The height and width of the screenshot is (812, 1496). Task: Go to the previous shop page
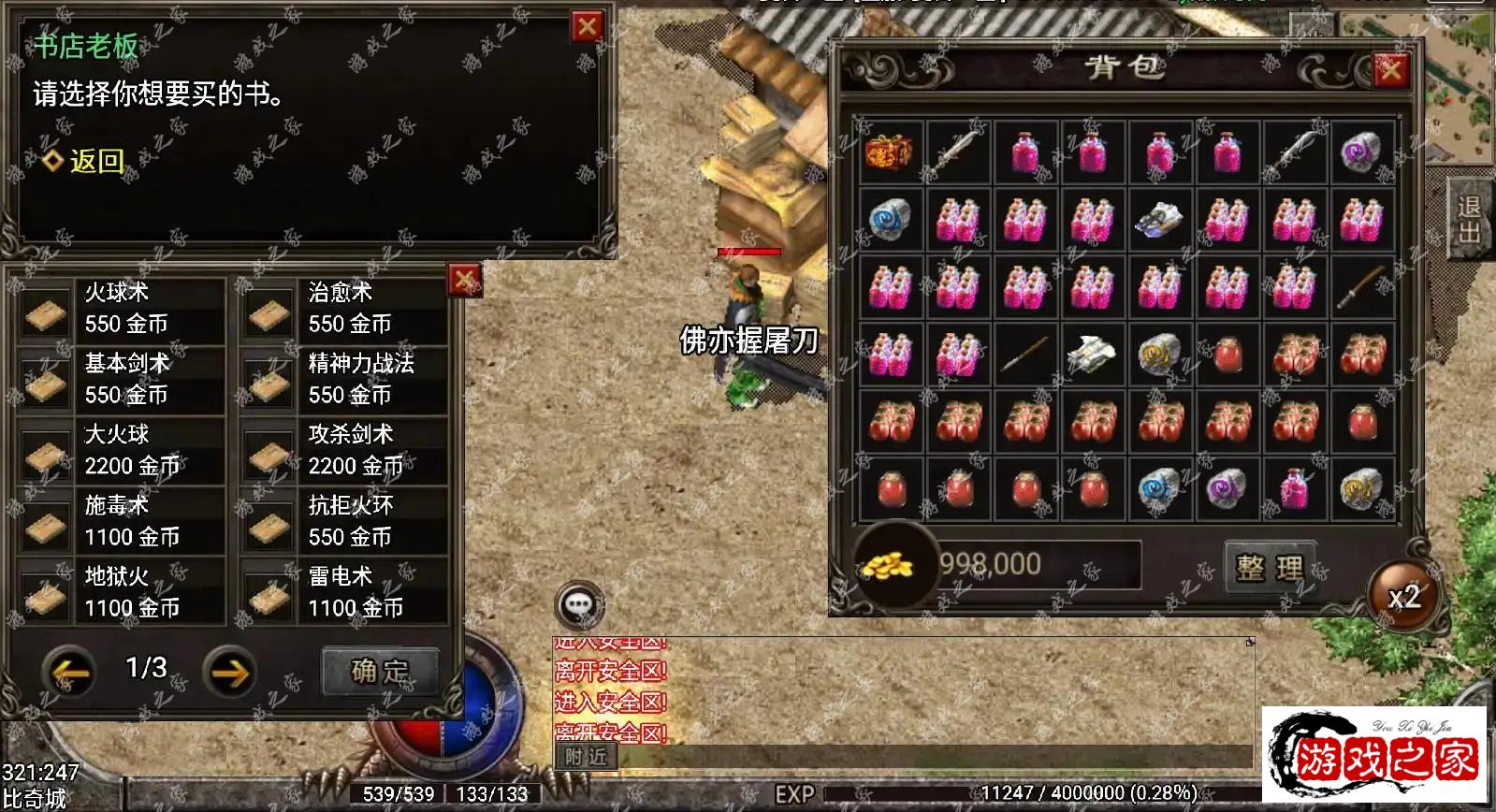70,671
